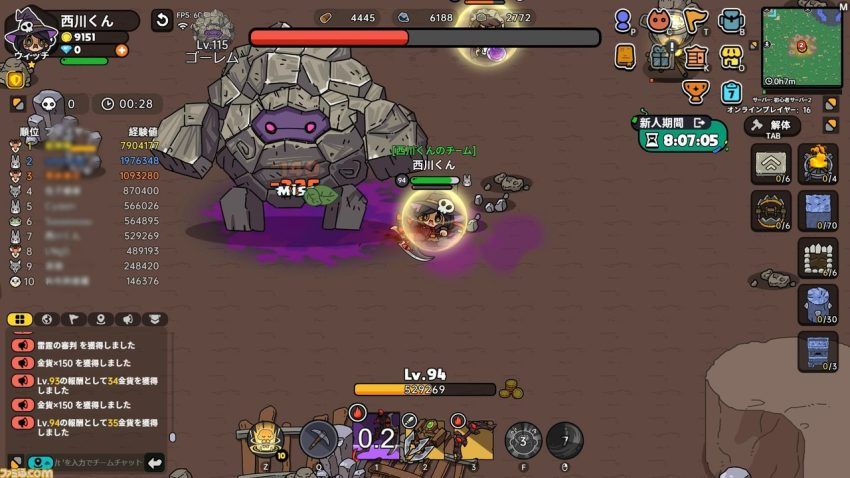Open the yellow shop stall icon

point(732,57)
